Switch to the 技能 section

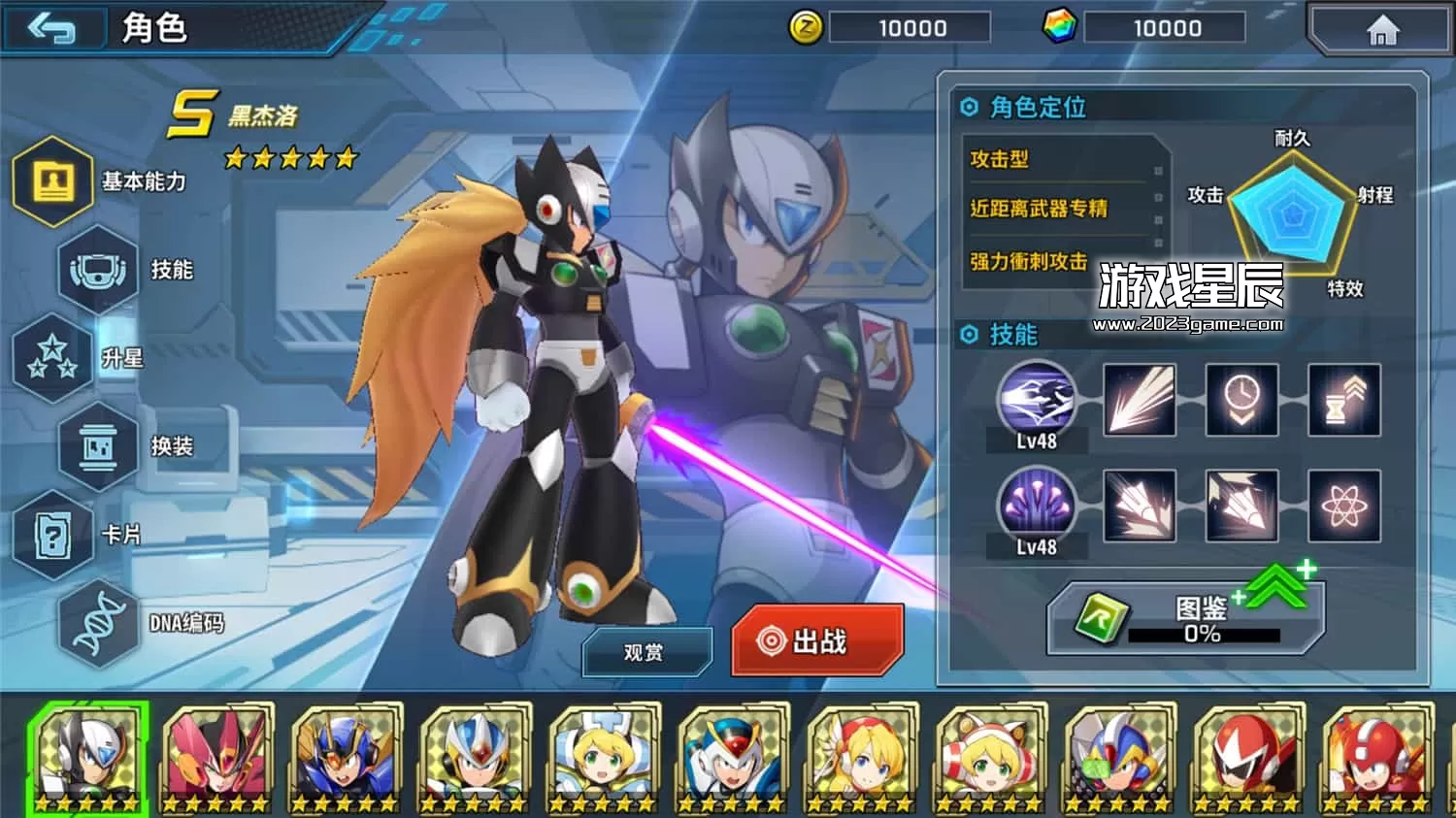pos(99,270)
